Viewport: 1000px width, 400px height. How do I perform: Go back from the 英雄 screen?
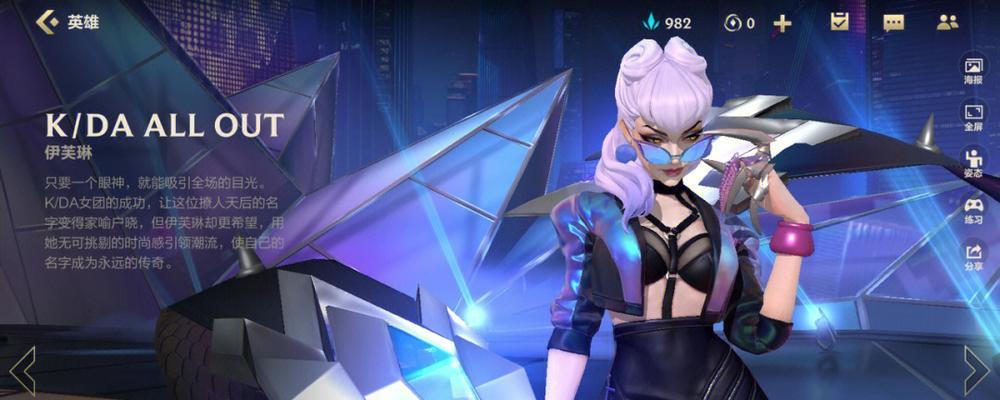(45, 22)
